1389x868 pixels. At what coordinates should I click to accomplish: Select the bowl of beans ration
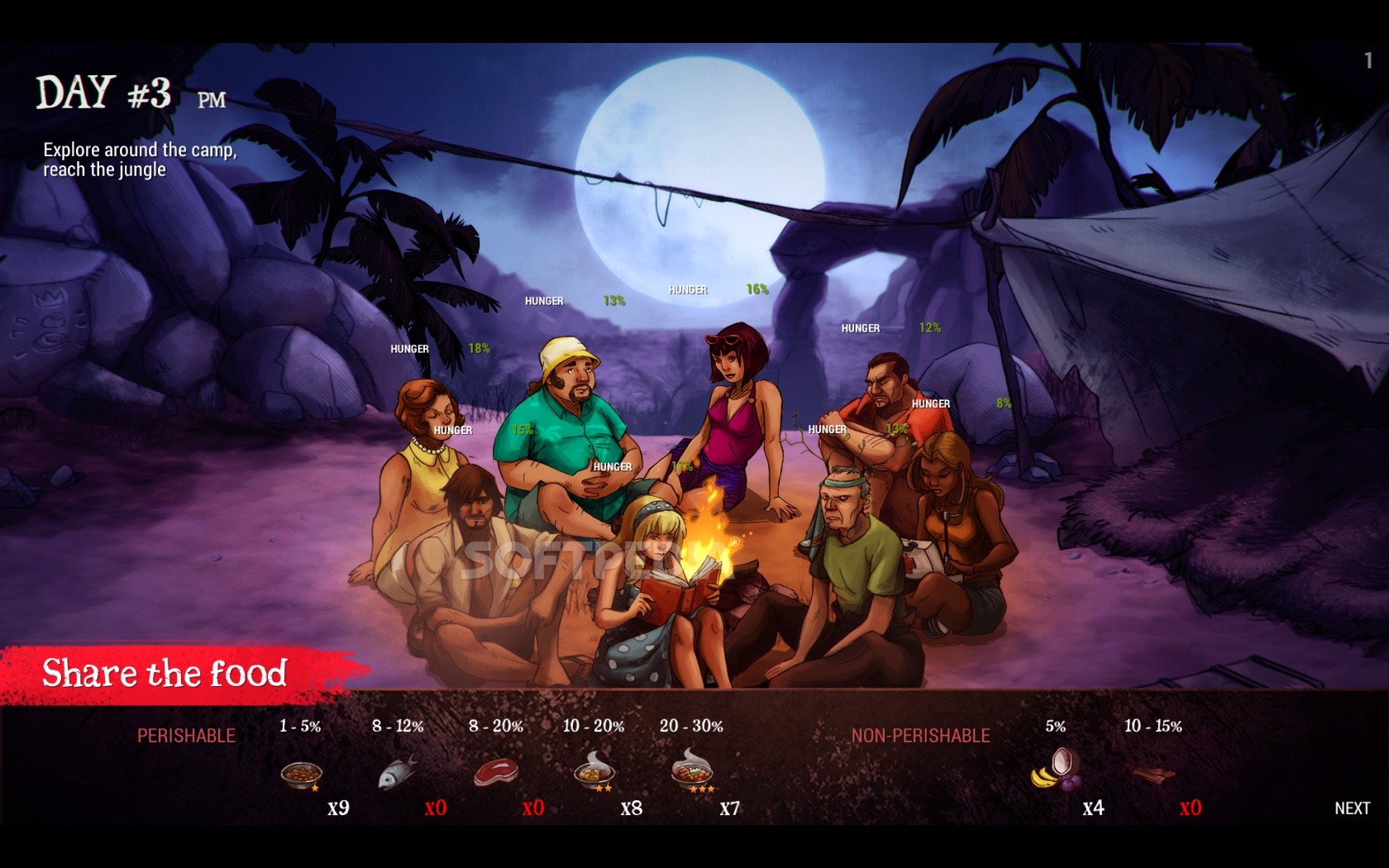pos(303,775)
